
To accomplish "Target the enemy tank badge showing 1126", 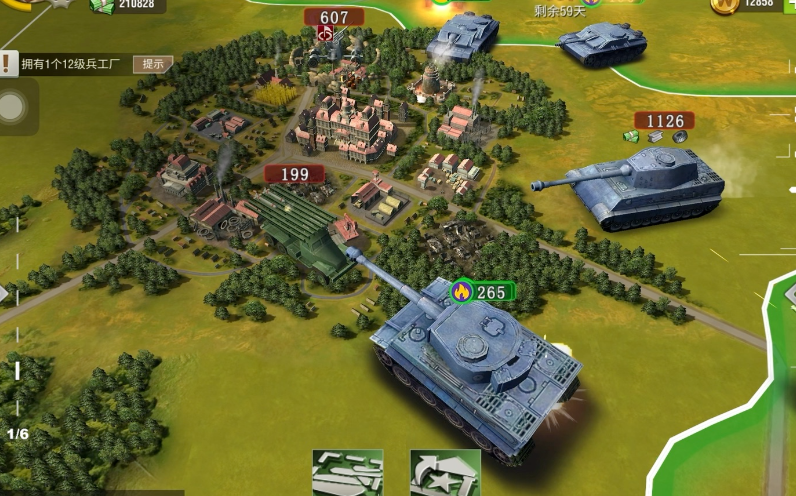I will pos(664,122).
